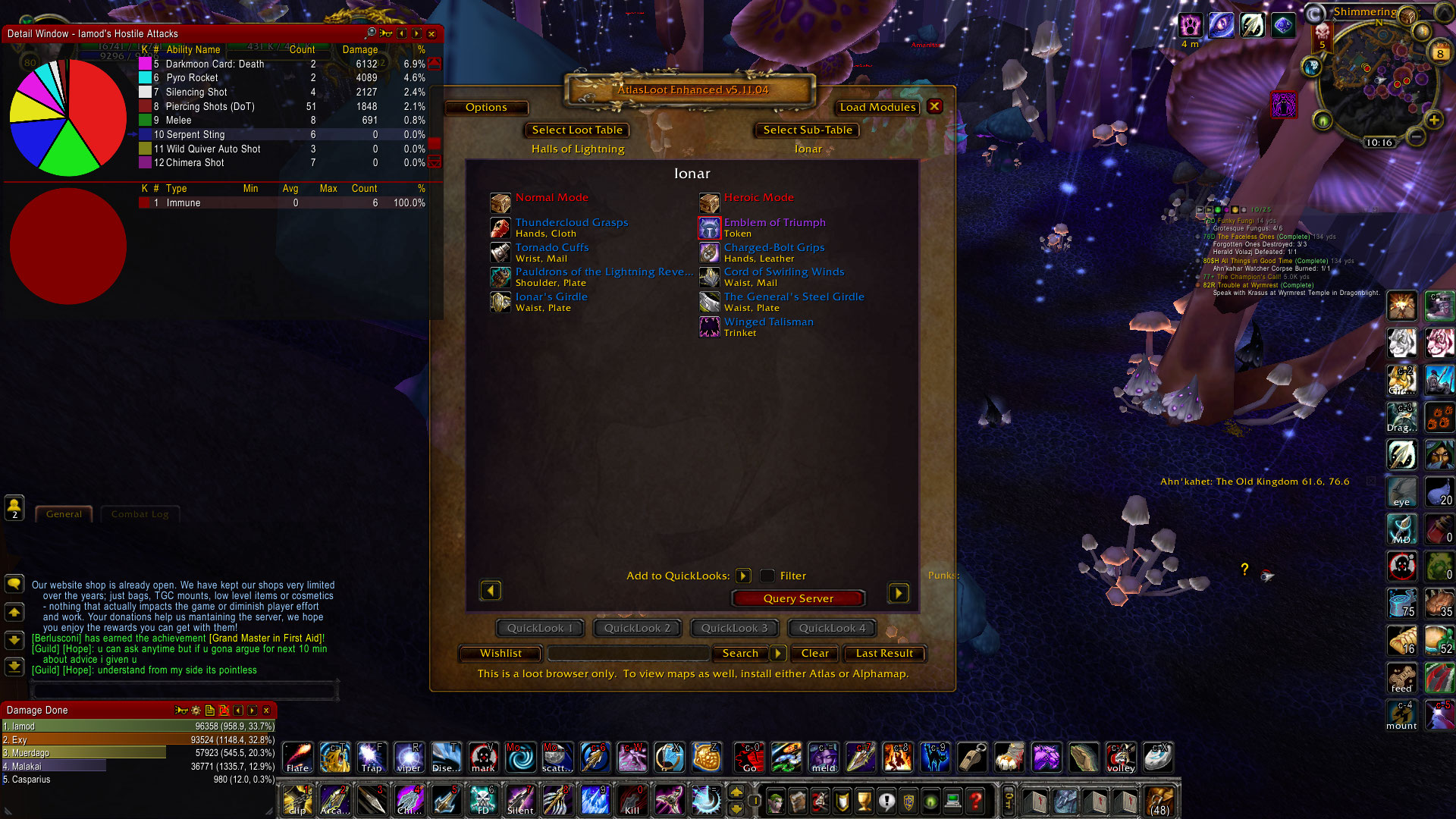The height and width of the screenshot is (819, 1456).
Task: Open the Recount options gear on Damage Done bar
Action: pyautogui.click(x=196, y=711)
